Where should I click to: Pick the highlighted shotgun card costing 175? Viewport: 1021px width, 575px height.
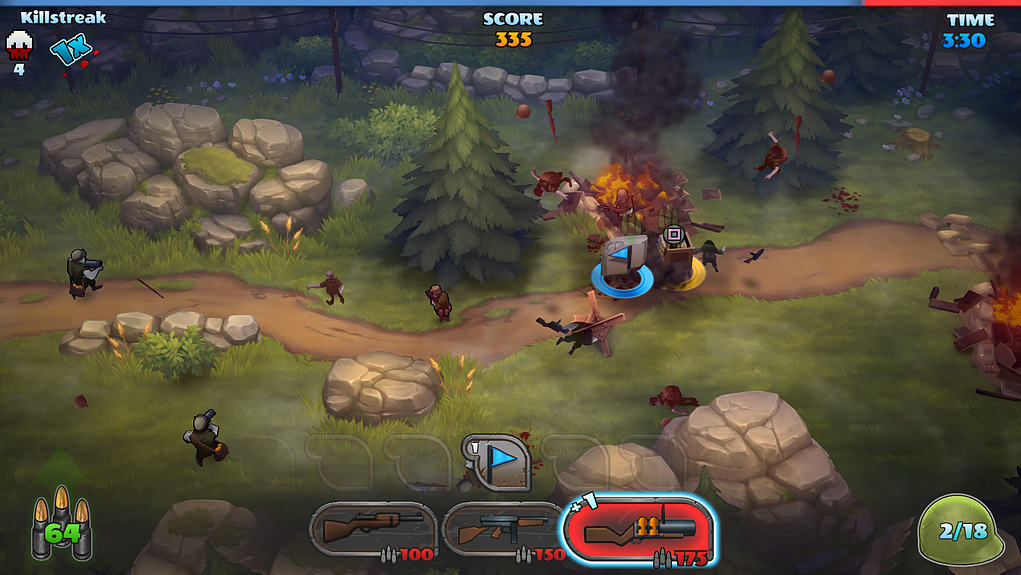coord(637,529)
